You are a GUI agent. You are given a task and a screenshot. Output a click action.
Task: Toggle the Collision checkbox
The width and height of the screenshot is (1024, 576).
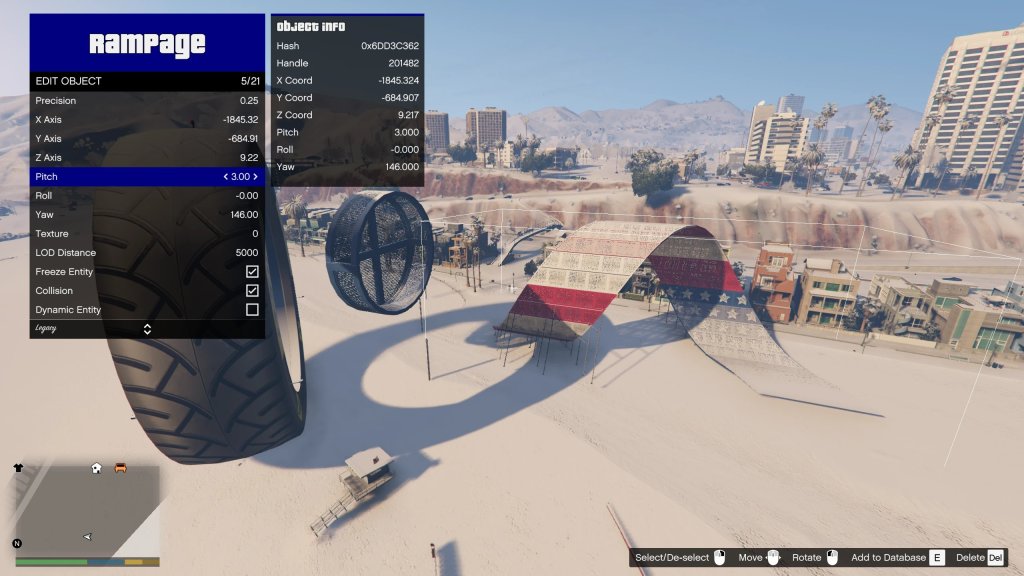252,291
